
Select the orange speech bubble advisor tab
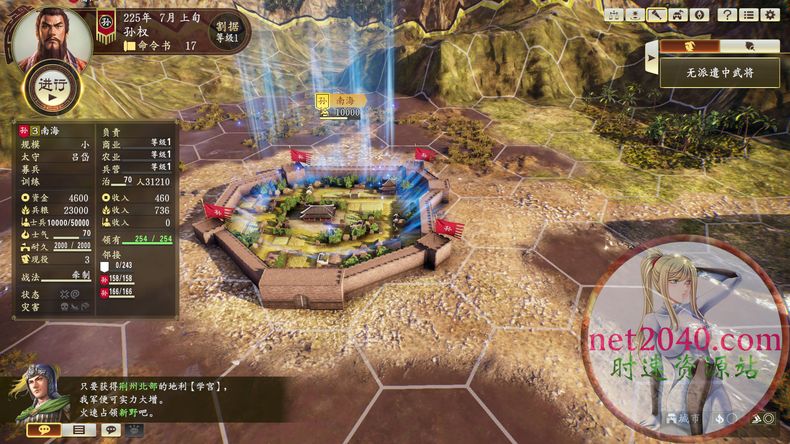[43, 430]
